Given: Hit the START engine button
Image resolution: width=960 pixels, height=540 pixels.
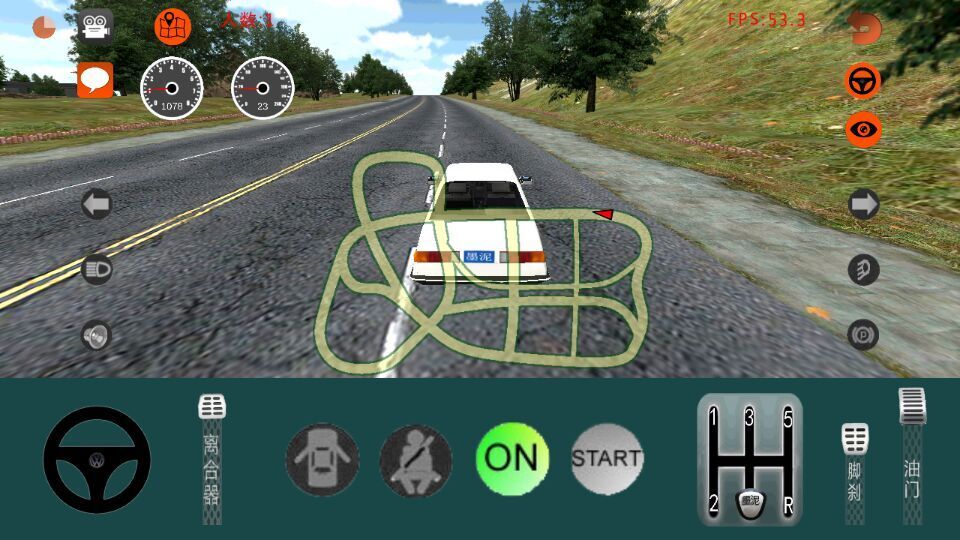Looking at the screenshot, I should (x=606, y=459).
